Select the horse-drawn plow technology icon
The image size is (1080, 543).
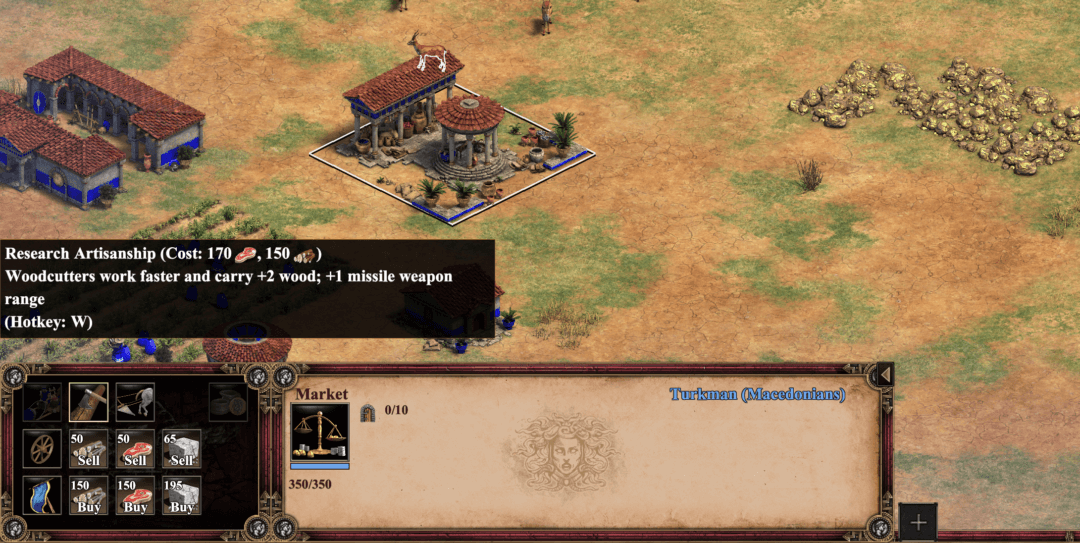(135, 402)
